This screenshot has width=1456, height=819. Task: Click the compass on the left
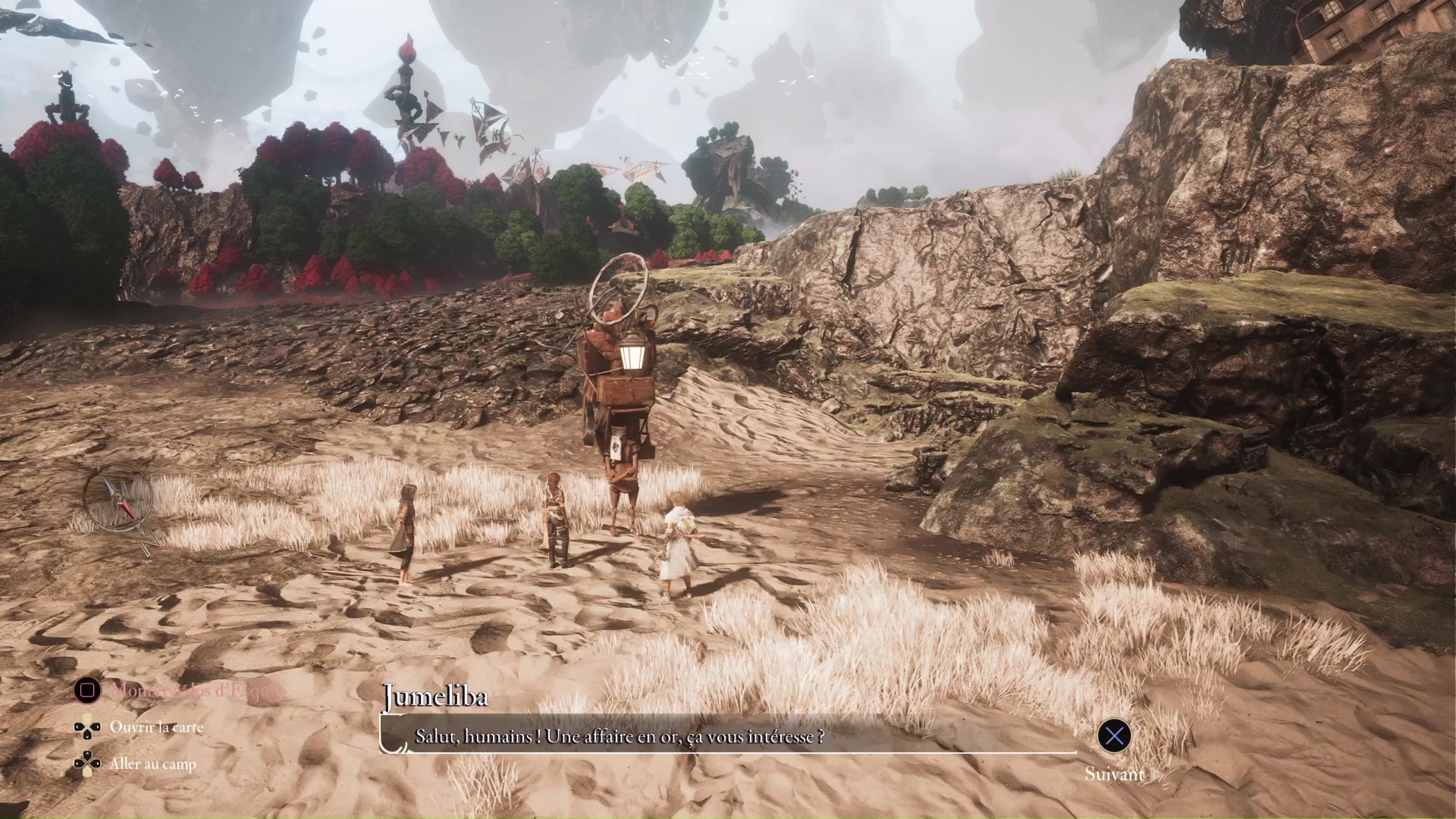tap(119, 498)
